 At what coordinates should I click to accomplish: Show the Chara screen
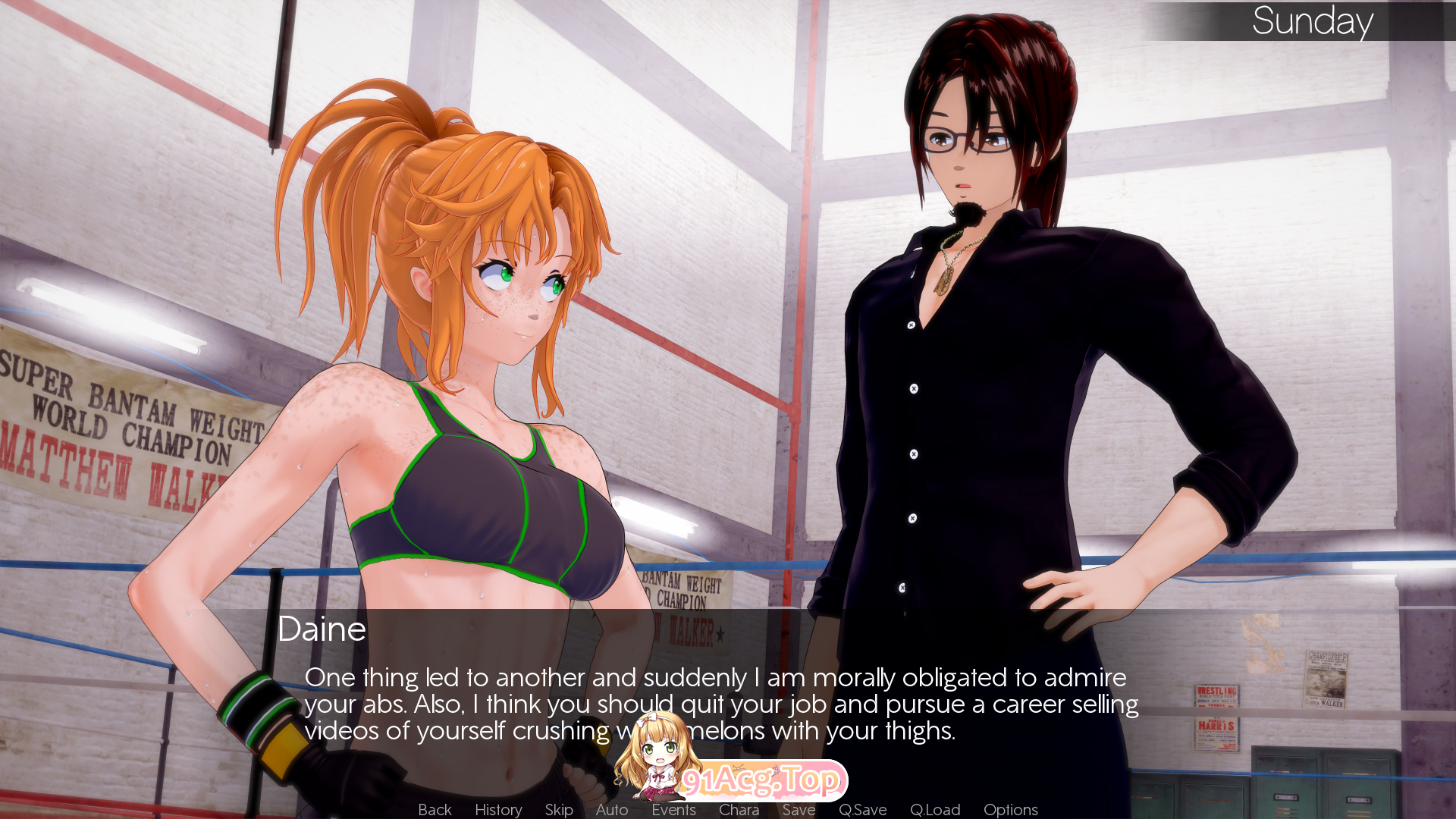pyautogui.click(x=739, y=809)
